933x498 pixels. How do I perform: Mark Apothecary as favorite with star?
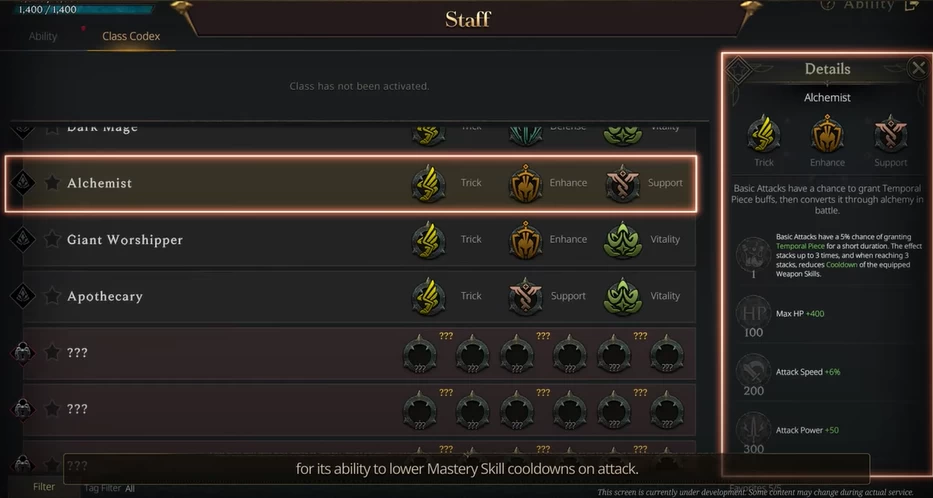point(52,296)
